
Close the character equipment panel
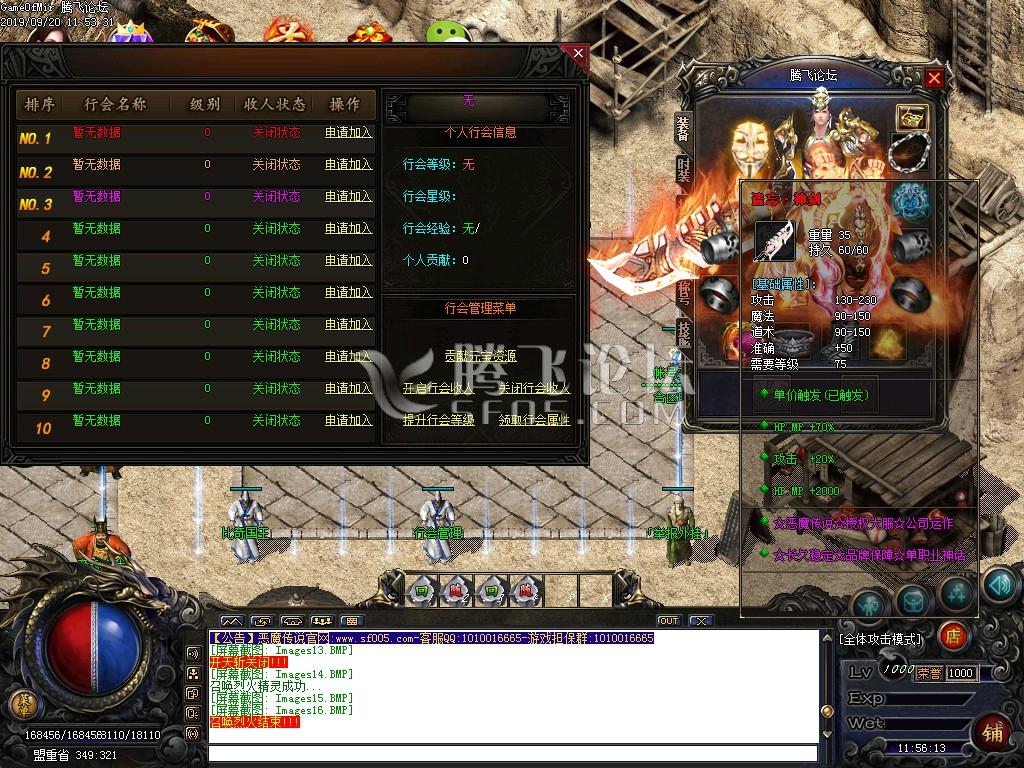pos(934,78)
